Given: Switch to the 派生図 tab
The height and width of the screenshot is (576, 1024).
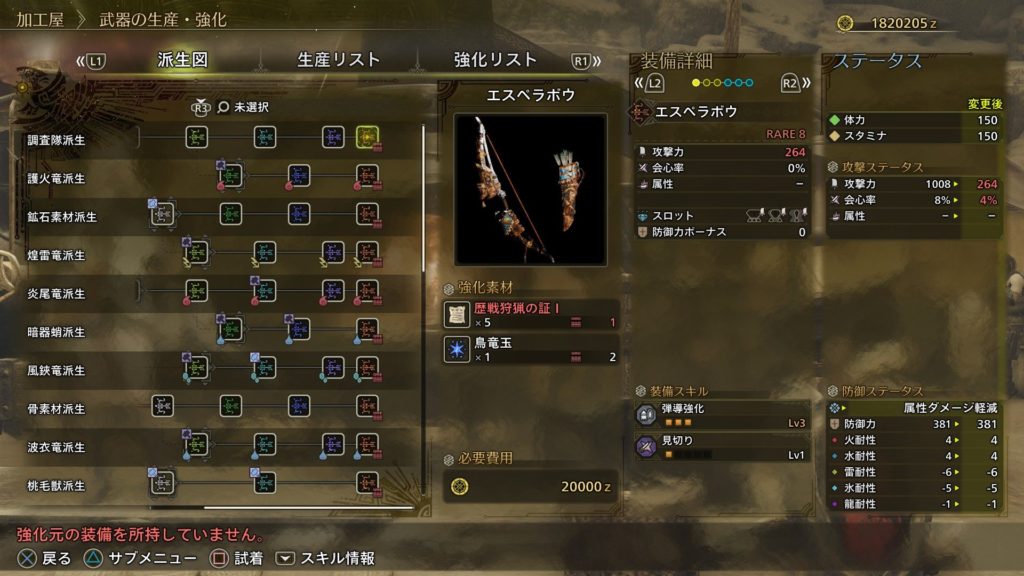Looking at the screenshot, I should click(182, 60).
